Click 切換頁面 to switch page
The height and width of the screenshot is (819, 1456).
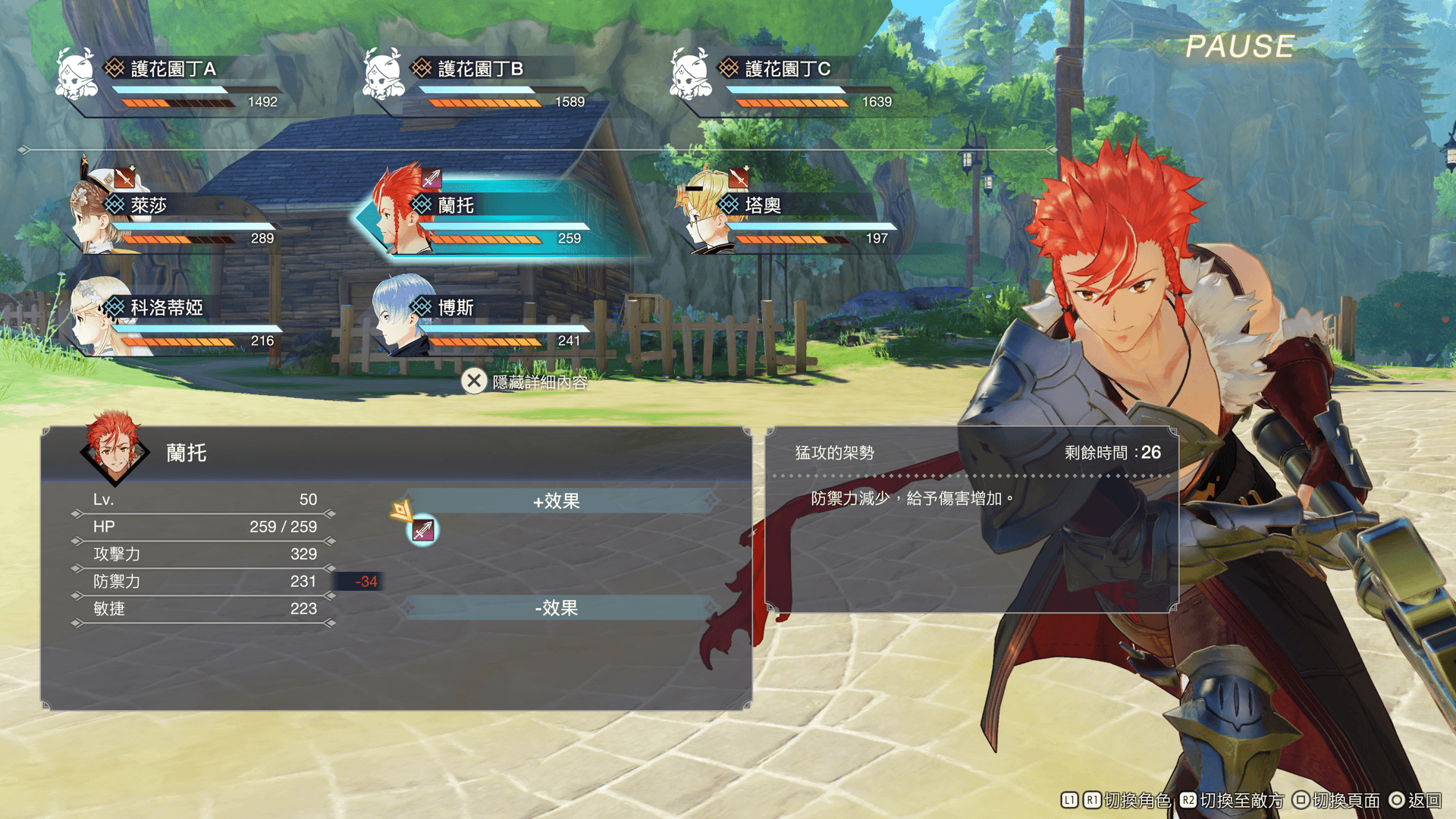(1345, 800)
